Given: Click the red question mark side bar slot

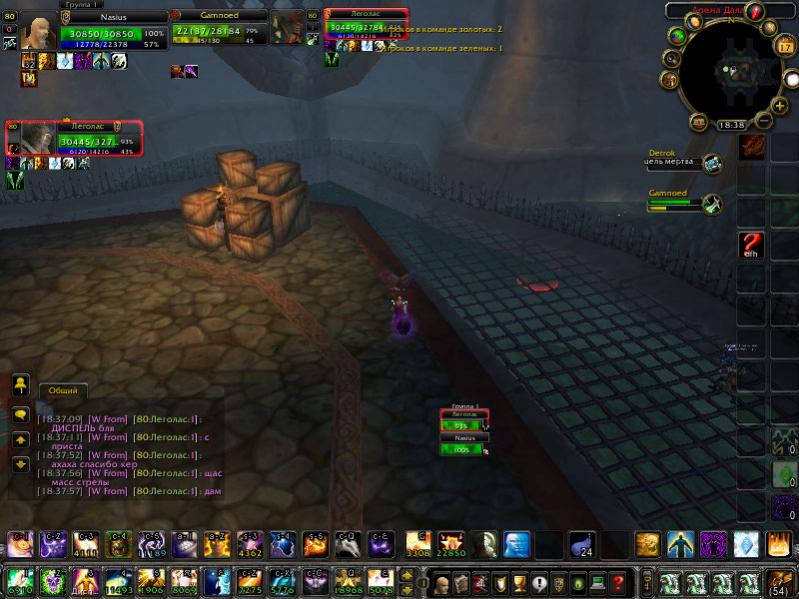Looking at the screenshot, I should [x=752, y=244].
